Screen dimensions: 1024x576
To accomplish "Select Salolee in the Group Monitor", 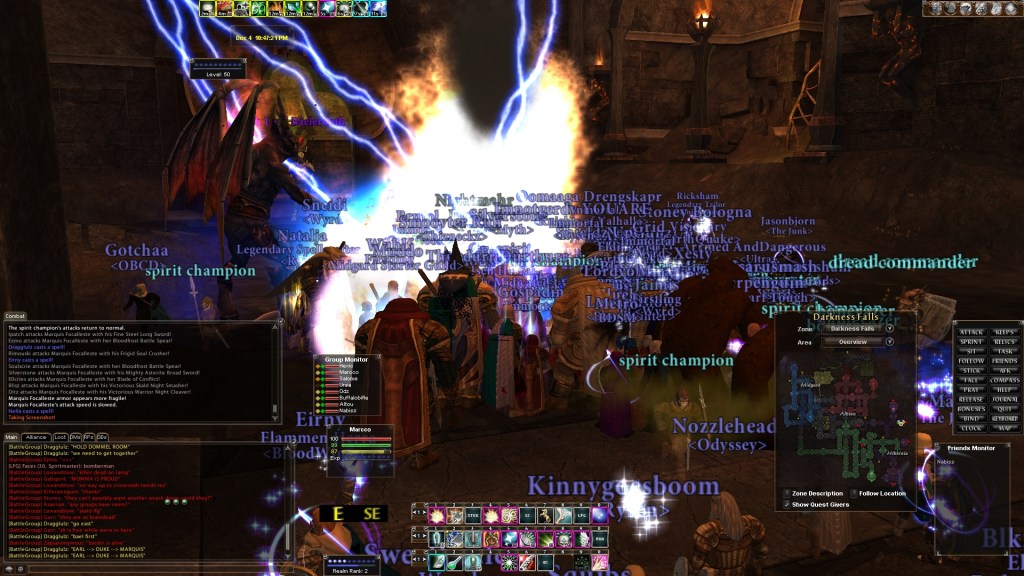I will click(x=345, y=379).
